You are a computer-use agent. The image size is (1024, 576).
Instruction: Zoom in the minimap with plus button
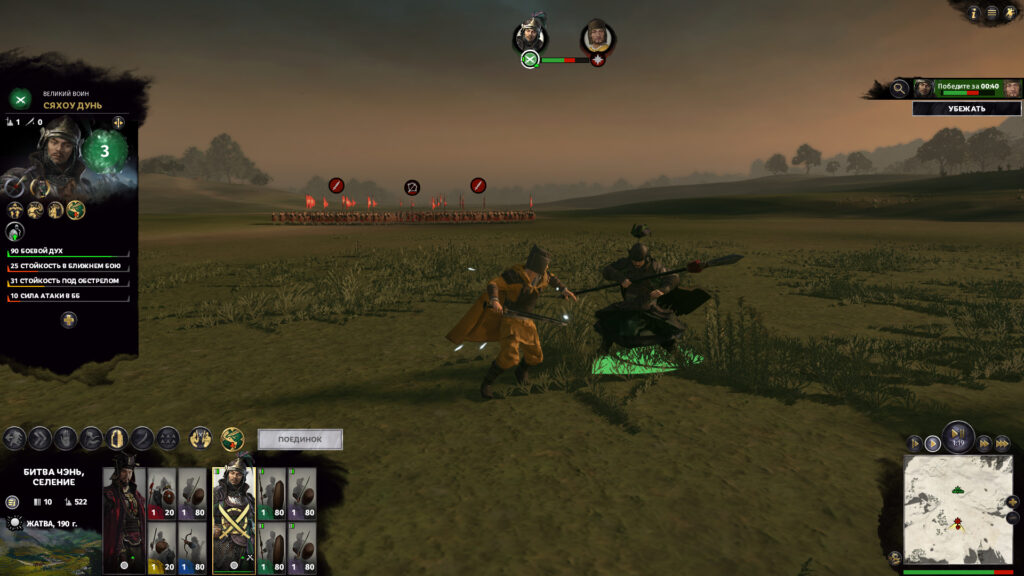(x=1014, y=502)
